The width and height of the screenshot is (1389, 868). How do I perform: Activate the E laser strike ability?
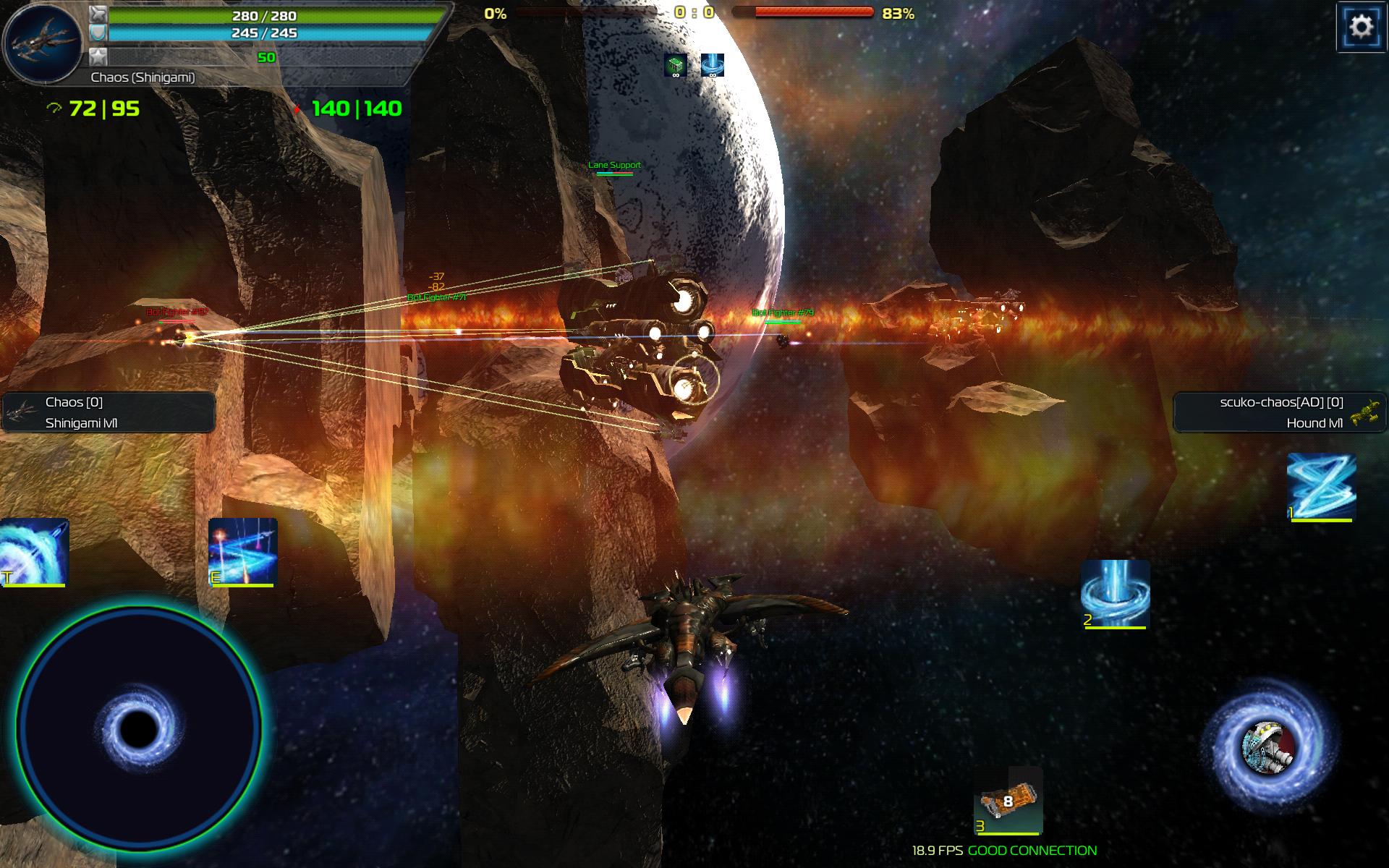coord(242,552)
